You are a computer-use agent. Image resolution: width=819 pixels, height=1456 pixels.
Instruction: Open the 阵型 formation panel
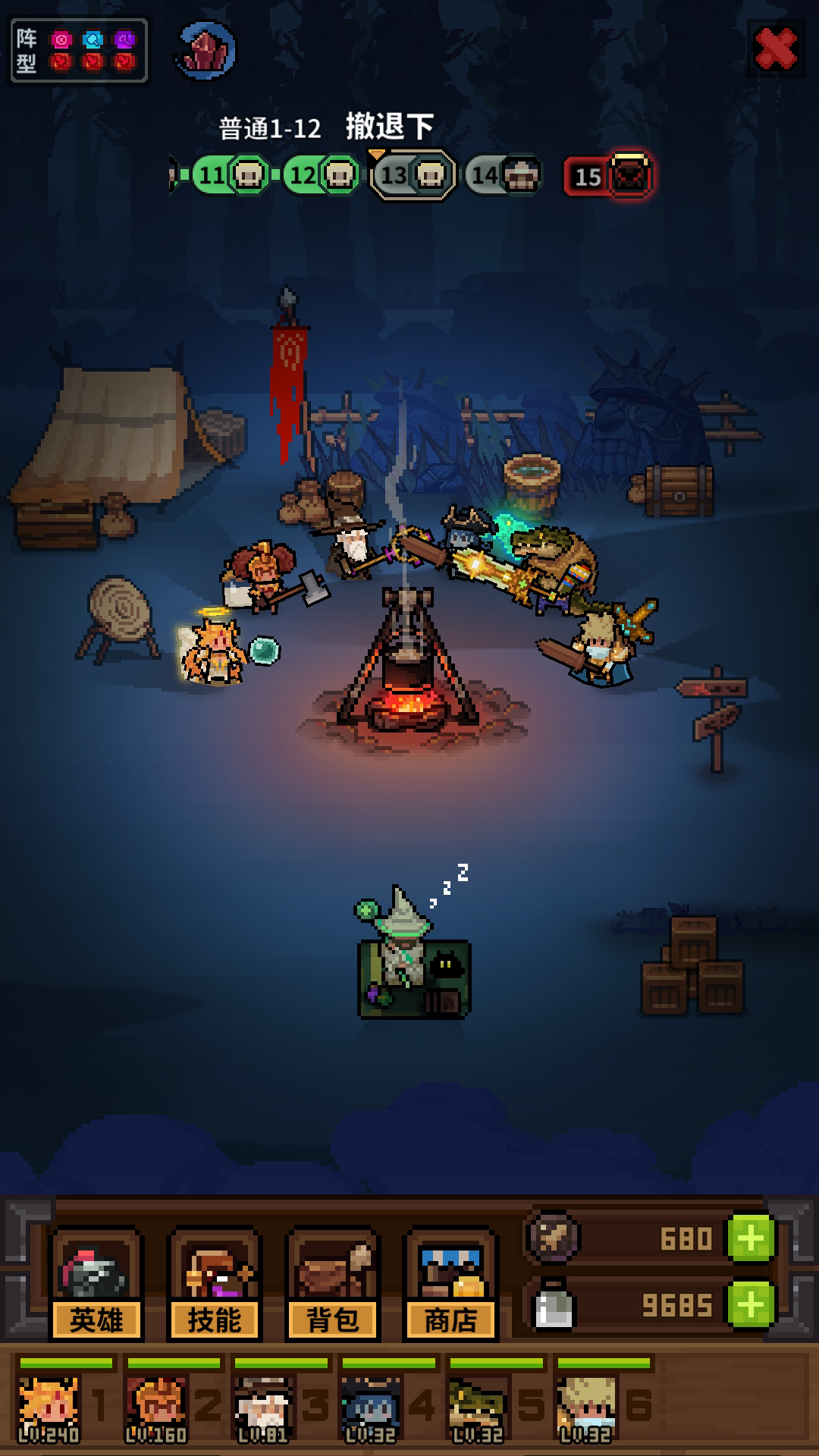78,51
